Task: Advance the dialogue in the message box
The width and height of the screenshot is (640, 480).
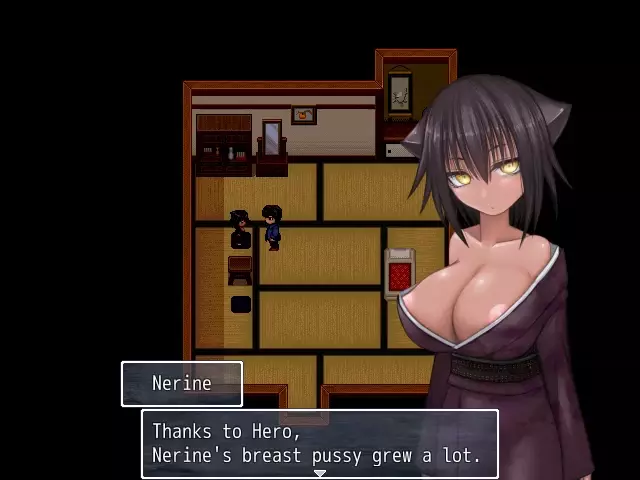Action: [x=318, y=444]
